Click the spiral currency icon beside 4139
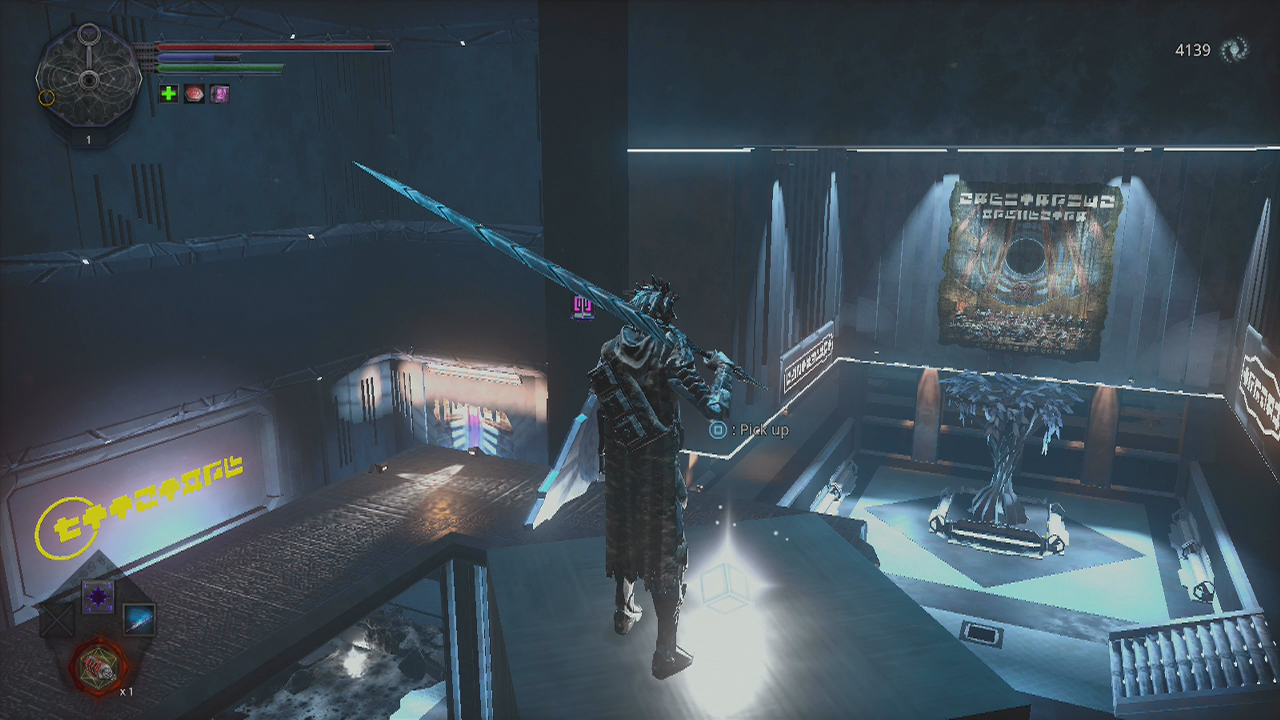1280x720 pixels. coord(1235,47)
